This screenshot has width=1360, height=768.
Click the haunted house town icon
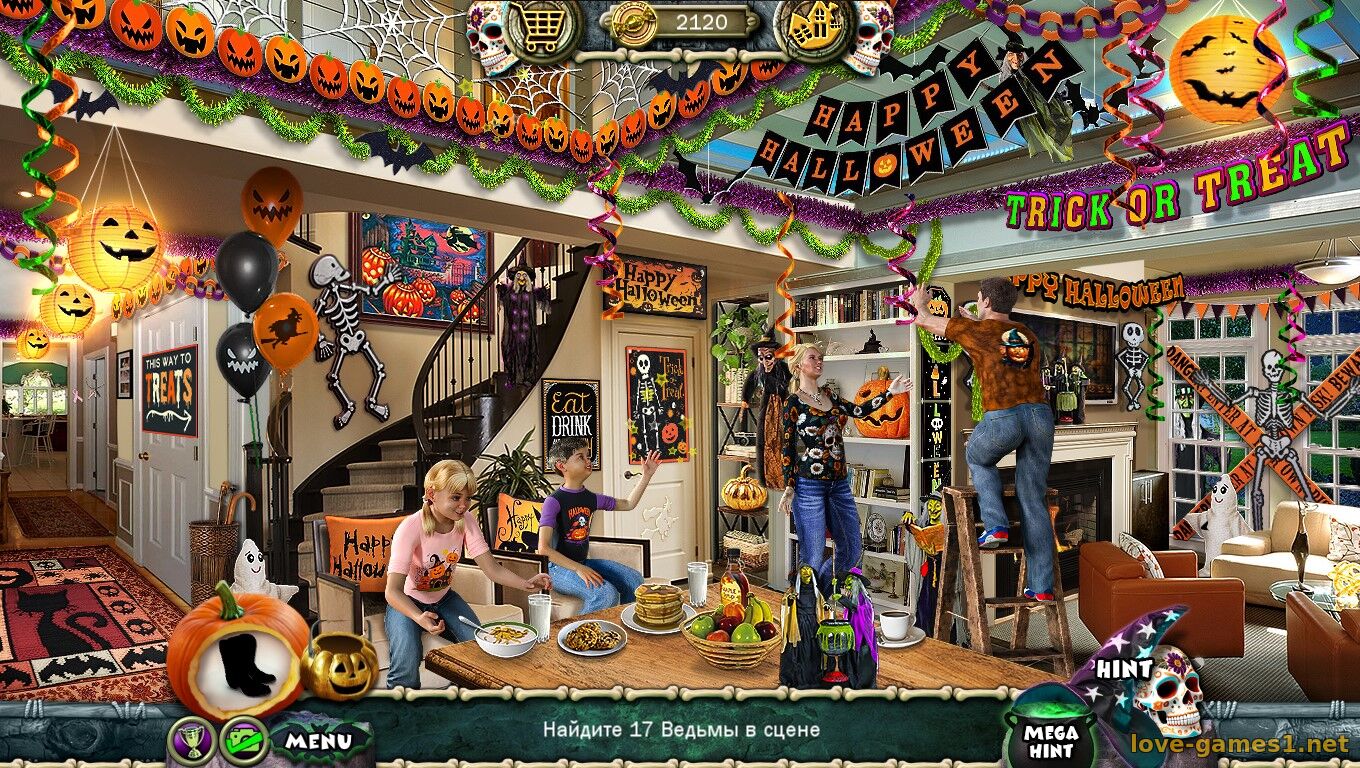[x=816, y=27]
